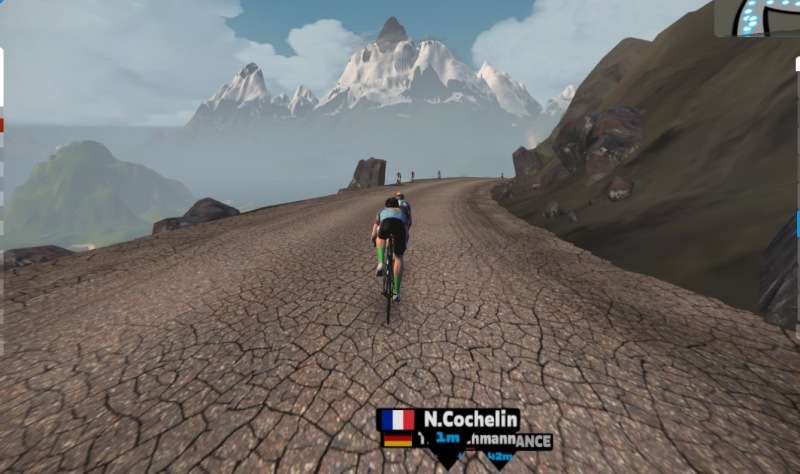The width and height of the screenshot is (800, 474).
Task: Select the N.Cochelin rider name tag
Action: [x=448, y=419]
